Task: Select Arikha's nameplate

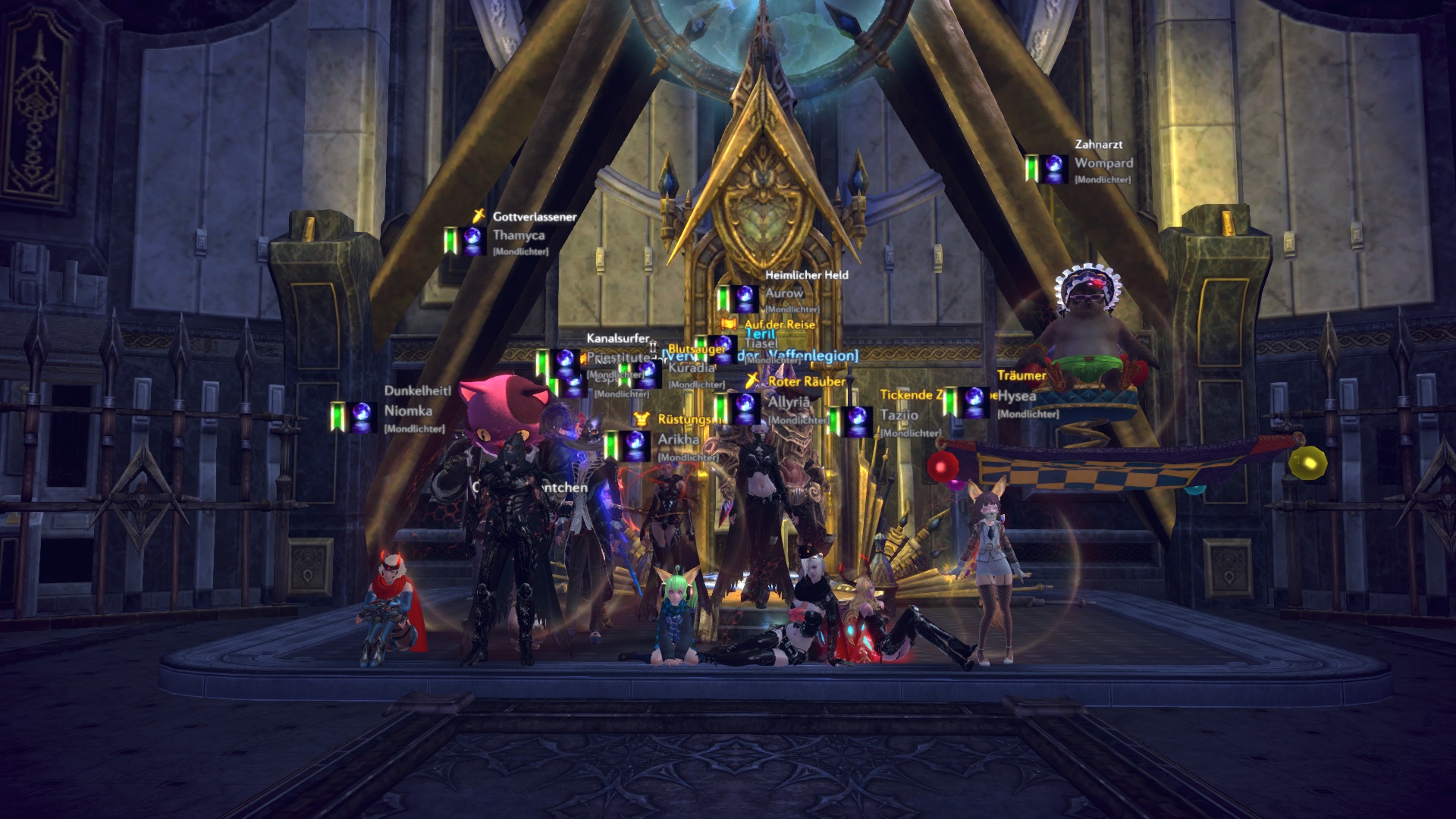Action: [678, 440]
